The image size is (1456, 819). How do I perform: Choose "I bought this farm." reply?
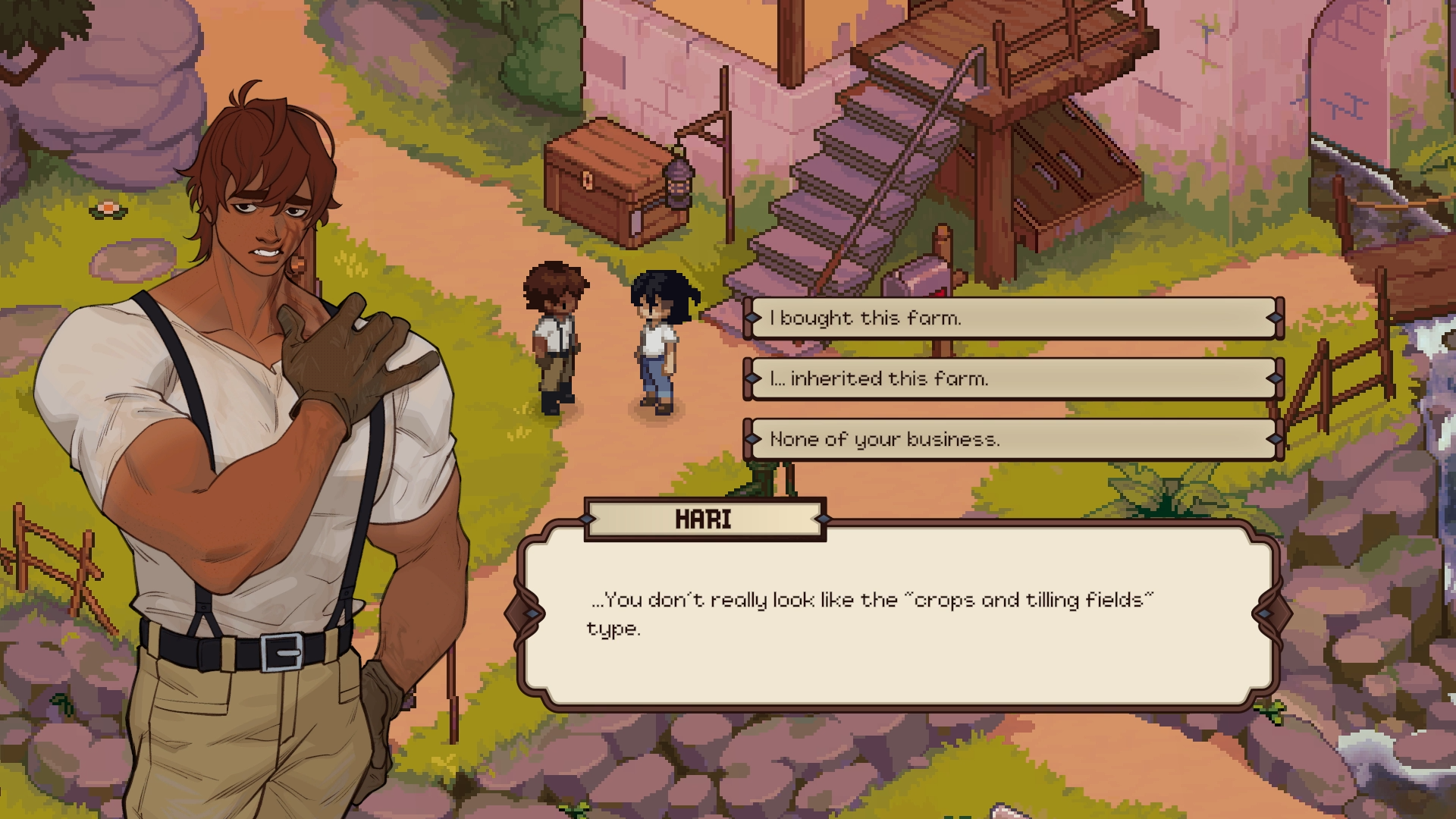pos(1012,318)
